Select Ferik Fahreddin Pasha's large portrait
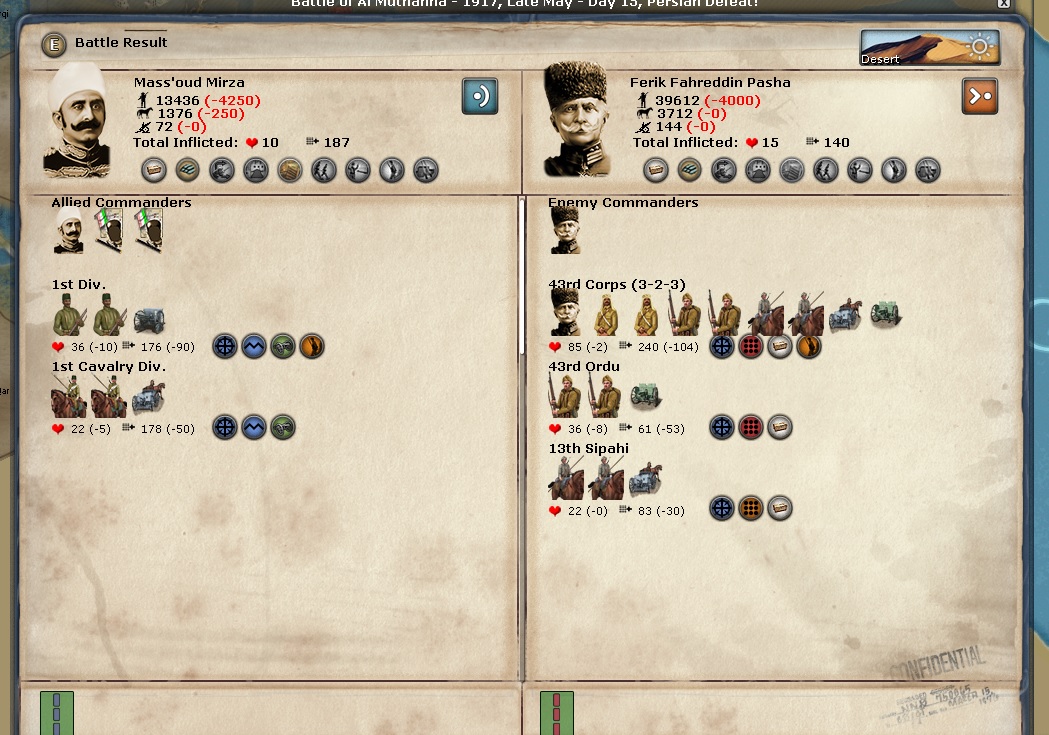This screenshot has width=1049, height=735. pos(576,120)
